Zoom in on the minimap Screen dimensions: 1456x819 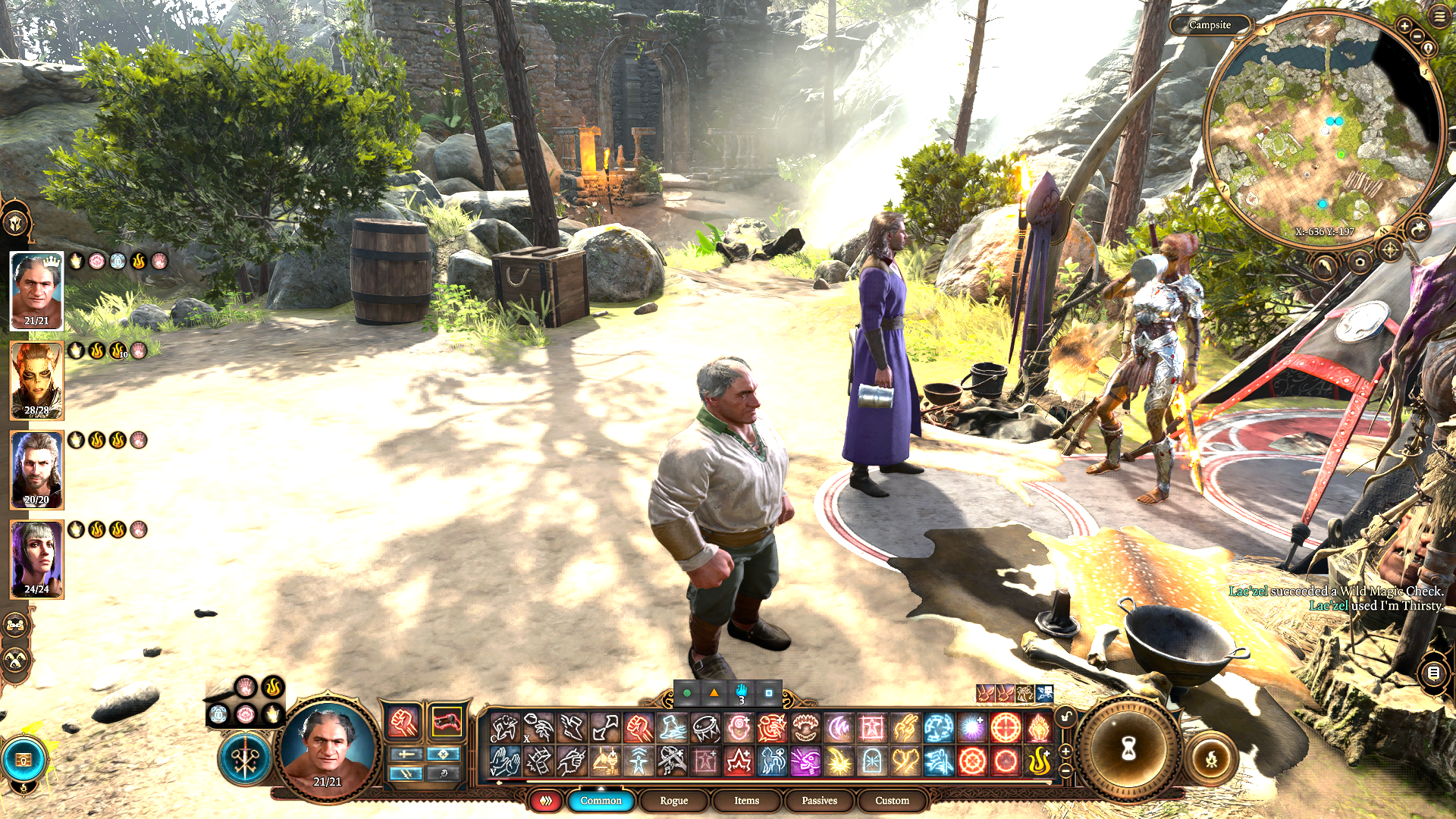[1404, 27]
